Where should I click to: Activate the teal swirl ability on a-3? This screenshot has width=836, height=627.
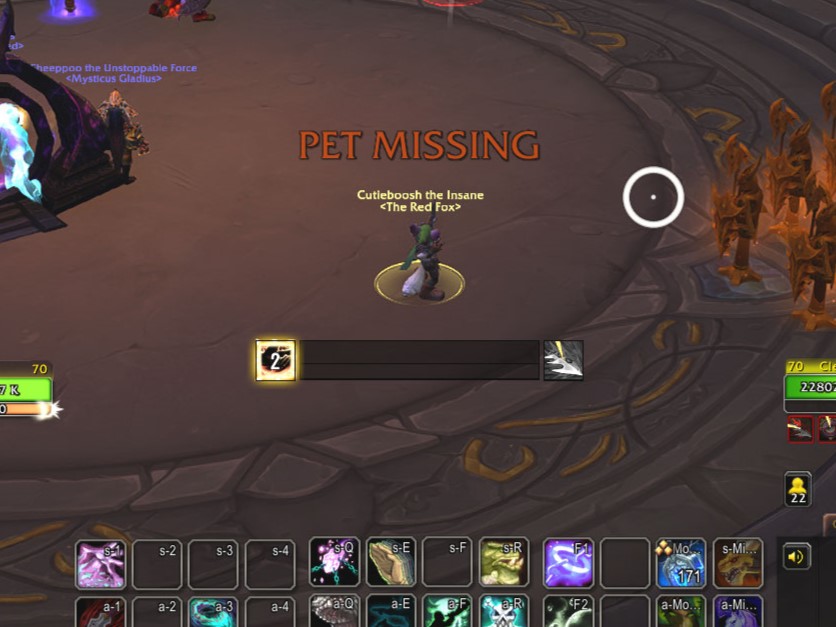point(214,612)
